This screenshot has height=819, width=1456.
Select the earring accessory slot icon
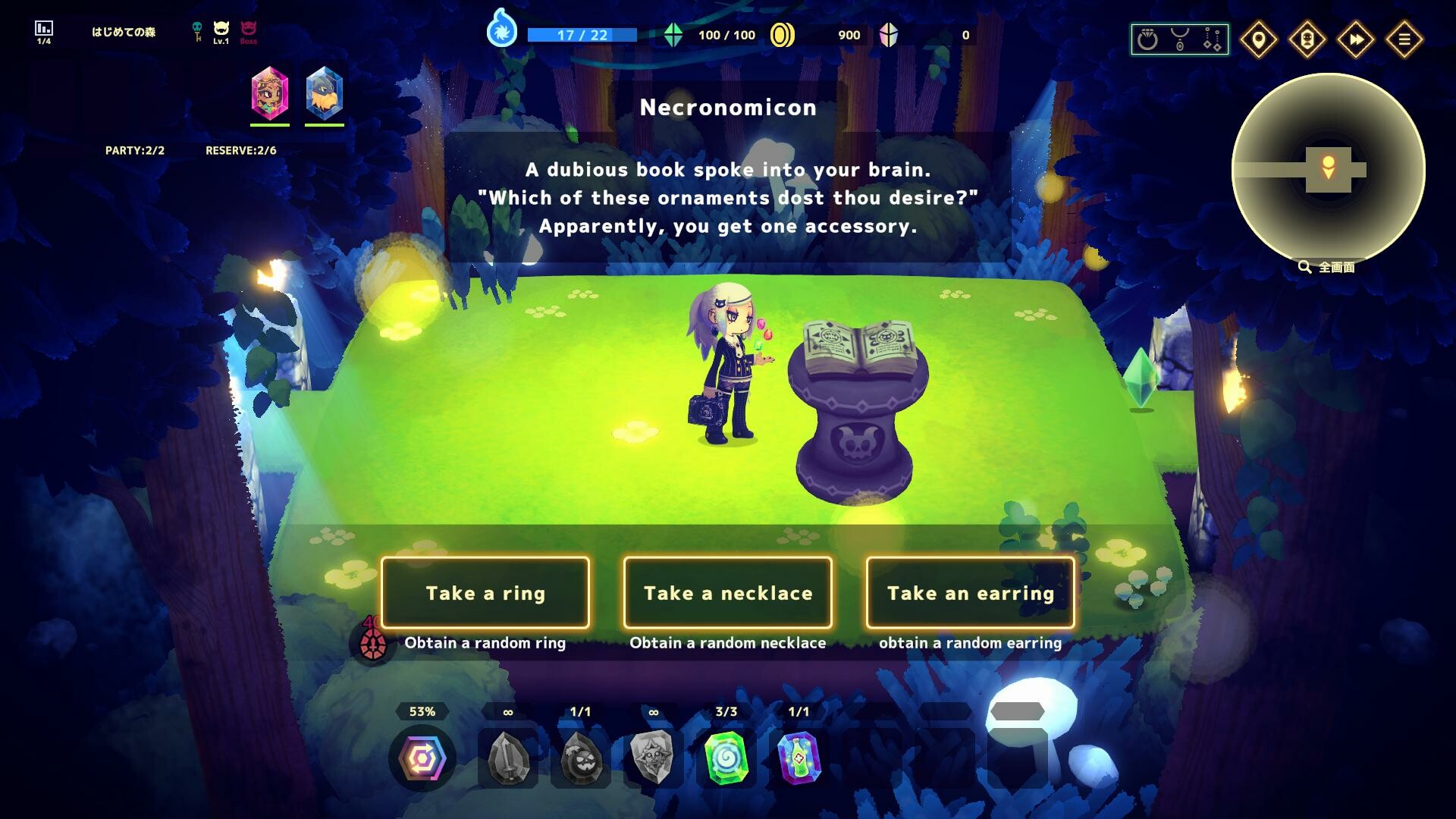(x=1212, y=38)
